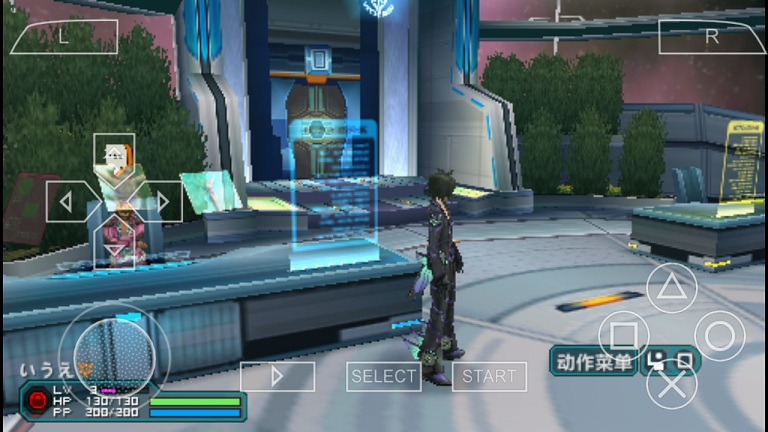Tap the triangle face button
This screenshot has width=768, height=432.
671,288
